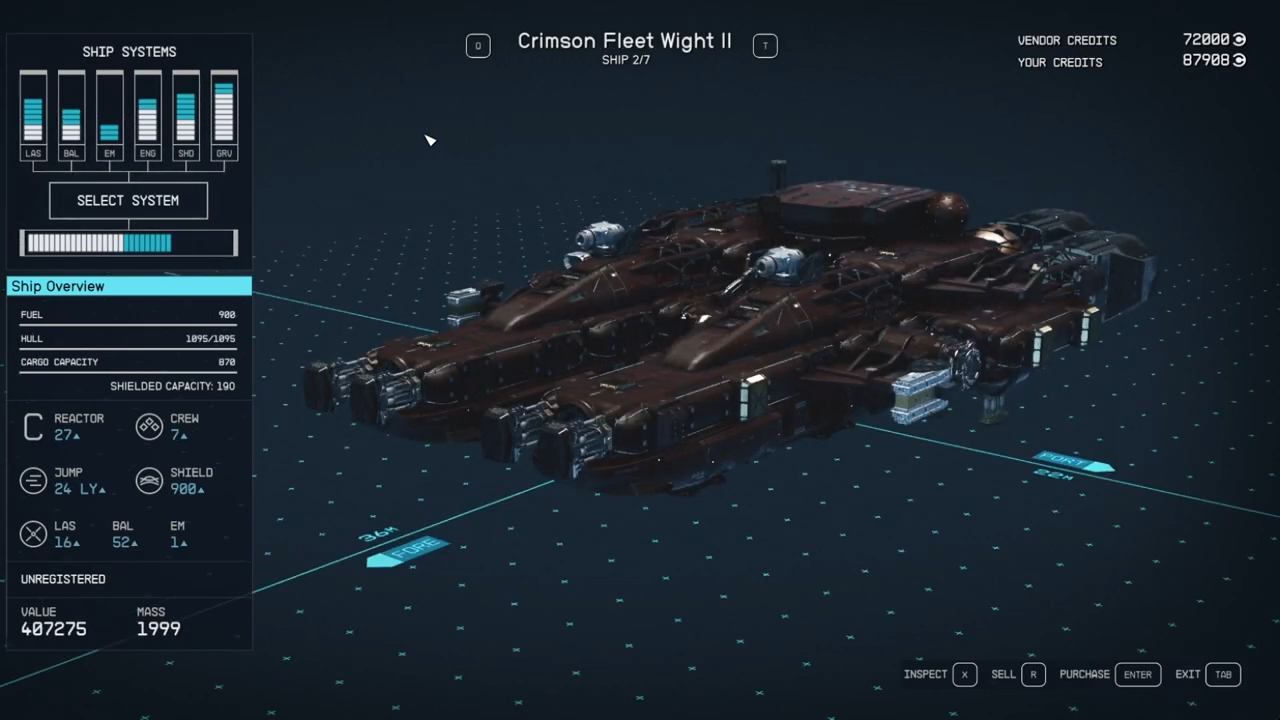
Task: Purchase the Crimson Fleet Wight II
Action: (1138, 674)
